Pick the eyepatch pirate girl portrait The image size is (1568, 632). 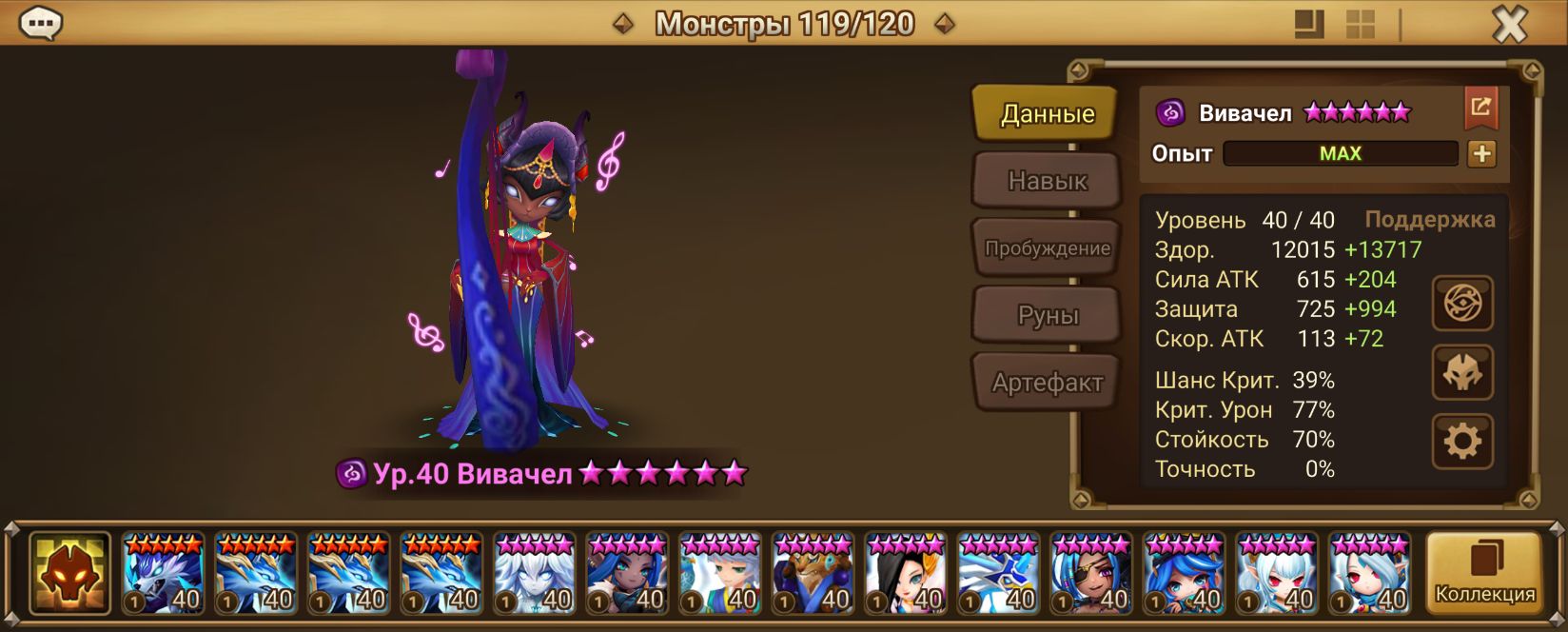pos(1091,573)
